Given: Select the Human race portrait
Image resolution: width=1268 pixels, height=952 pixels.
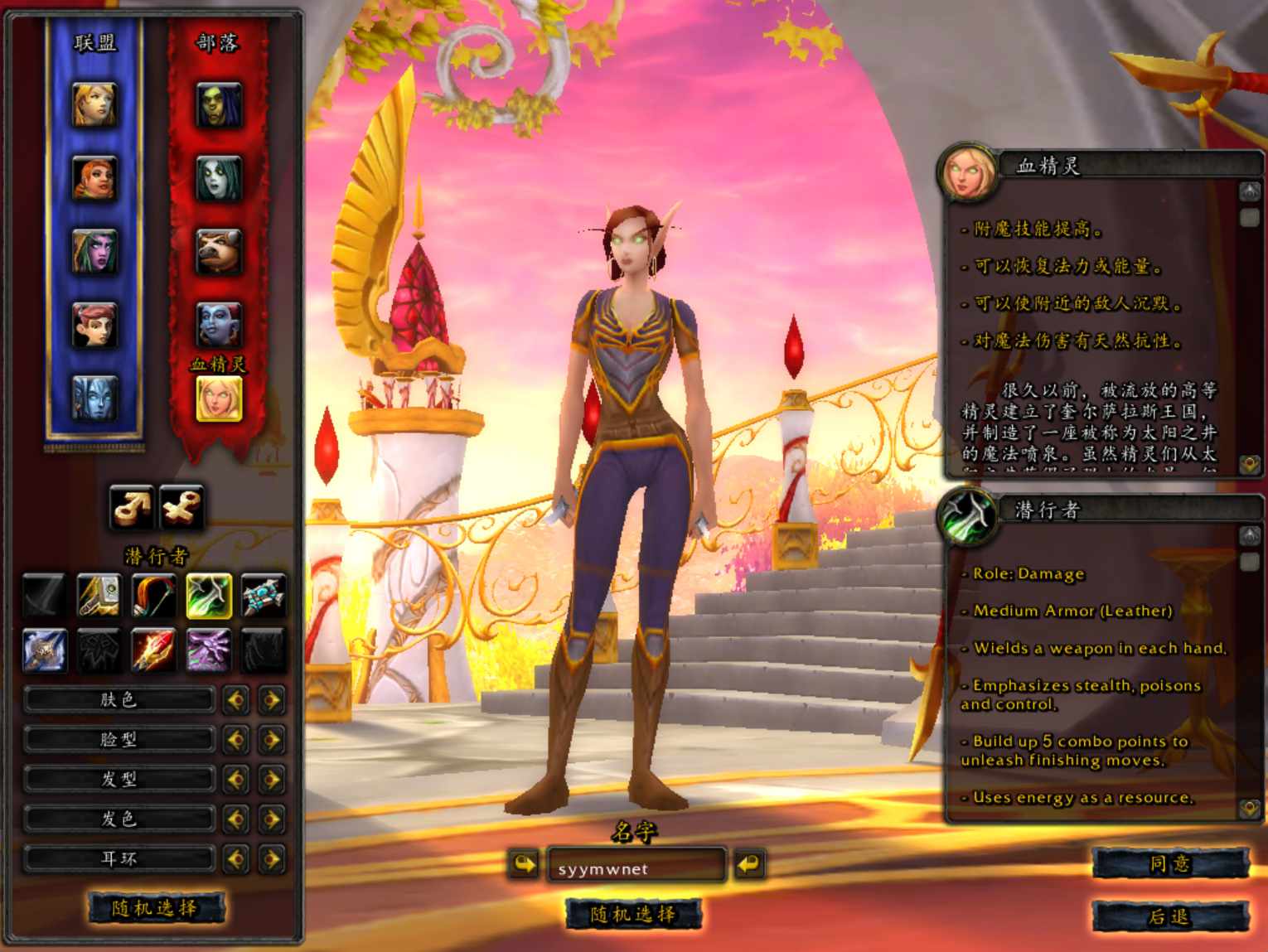Looking at the screenshot, I should [x=94, y=104].
